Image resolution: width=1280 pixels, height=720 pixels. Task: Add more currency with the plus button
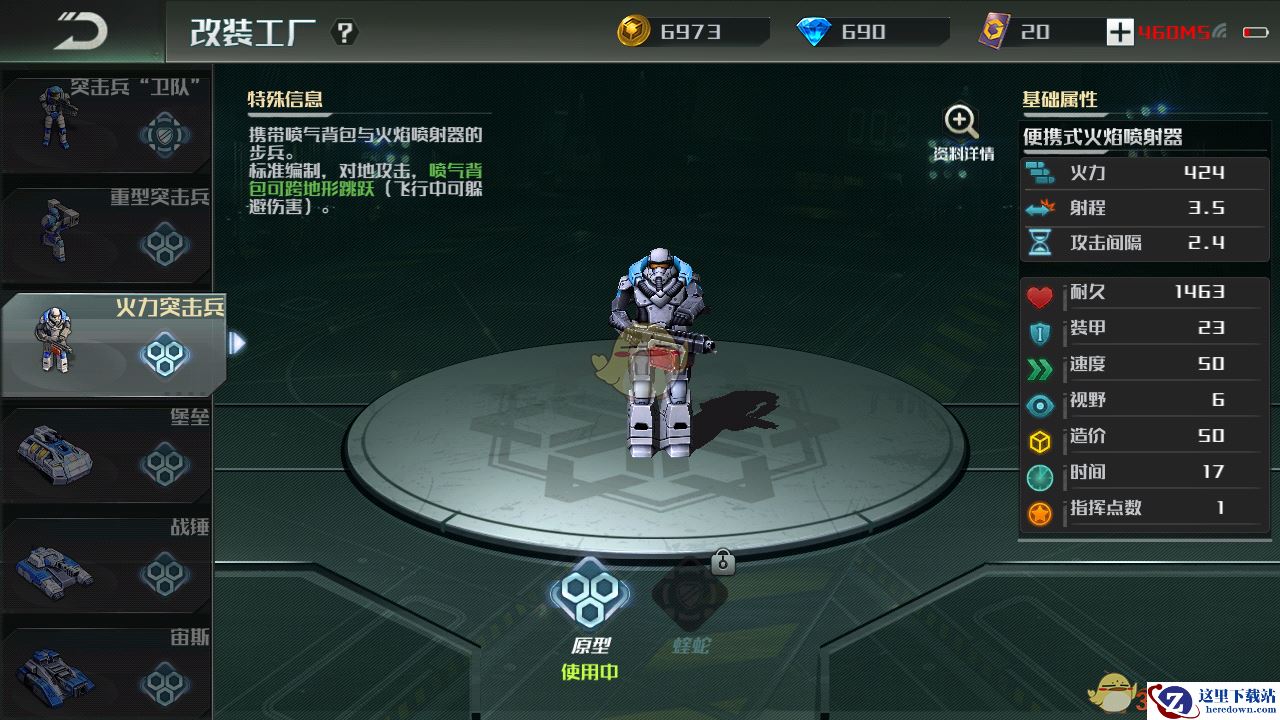pyautogui.click(x=1119, y=32)
